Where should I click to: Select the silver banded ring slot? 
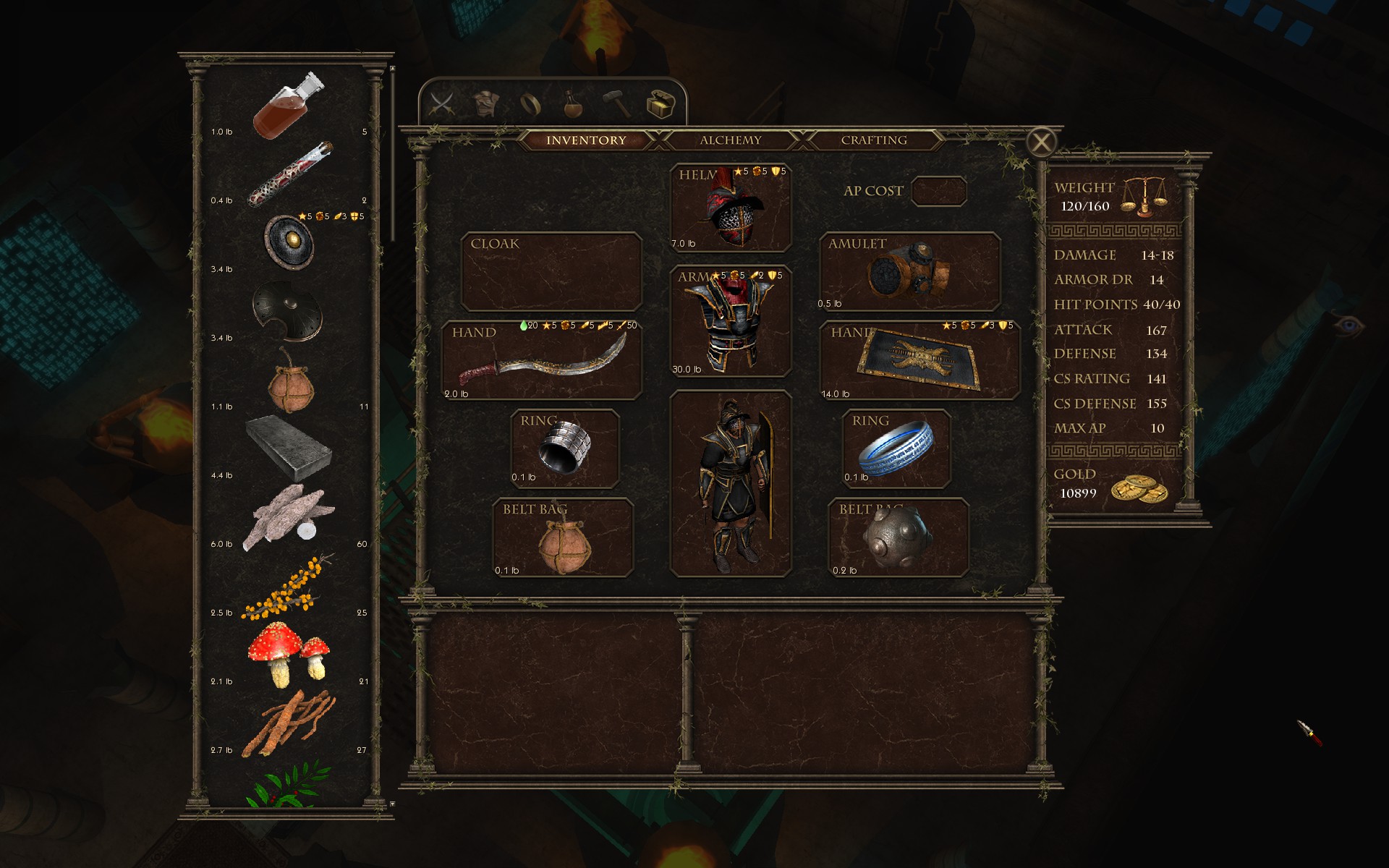point(565,449)
